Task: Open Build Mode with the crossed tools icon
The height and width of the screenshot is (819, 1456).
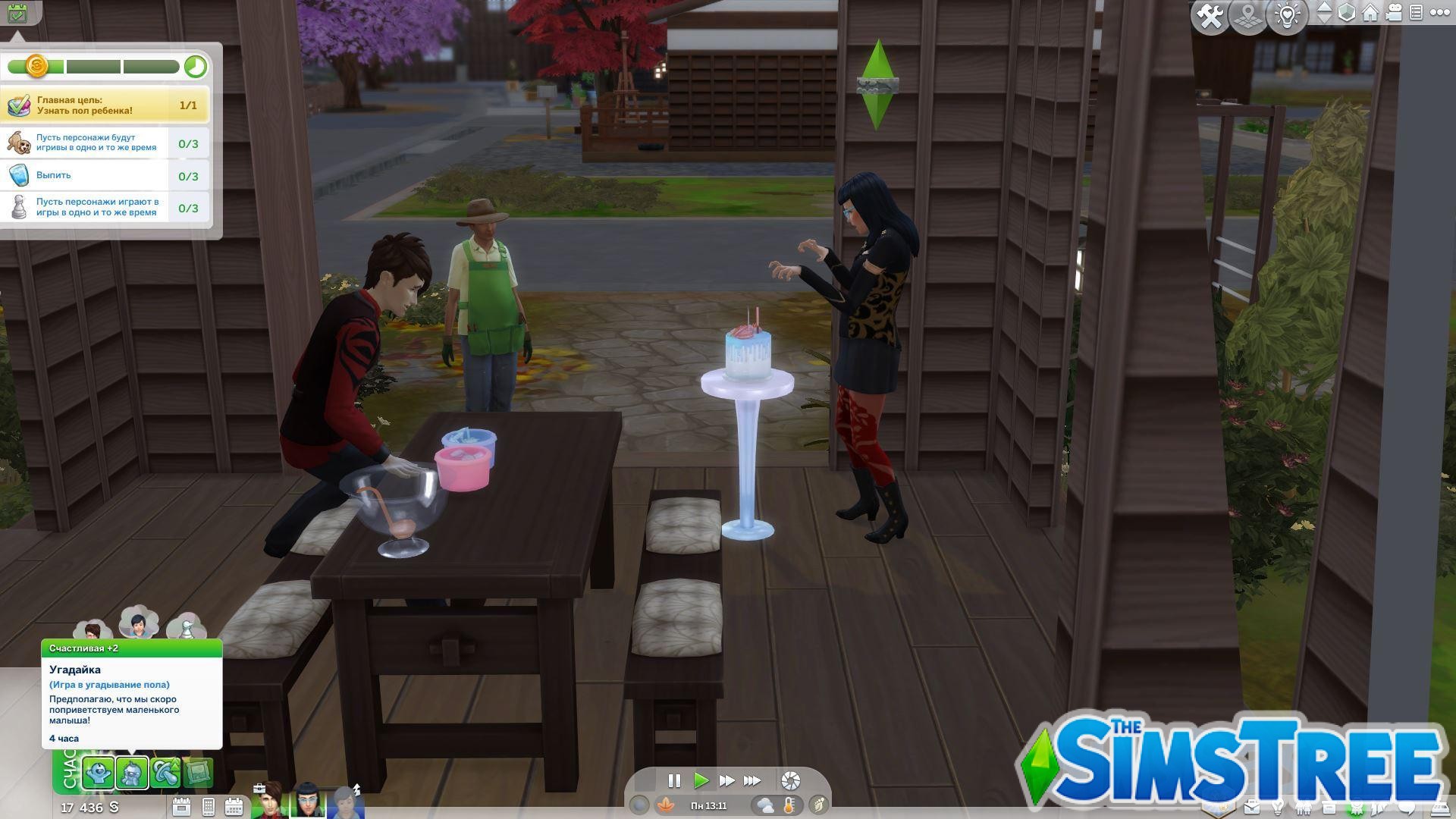Action: (x=1211, y=14)
